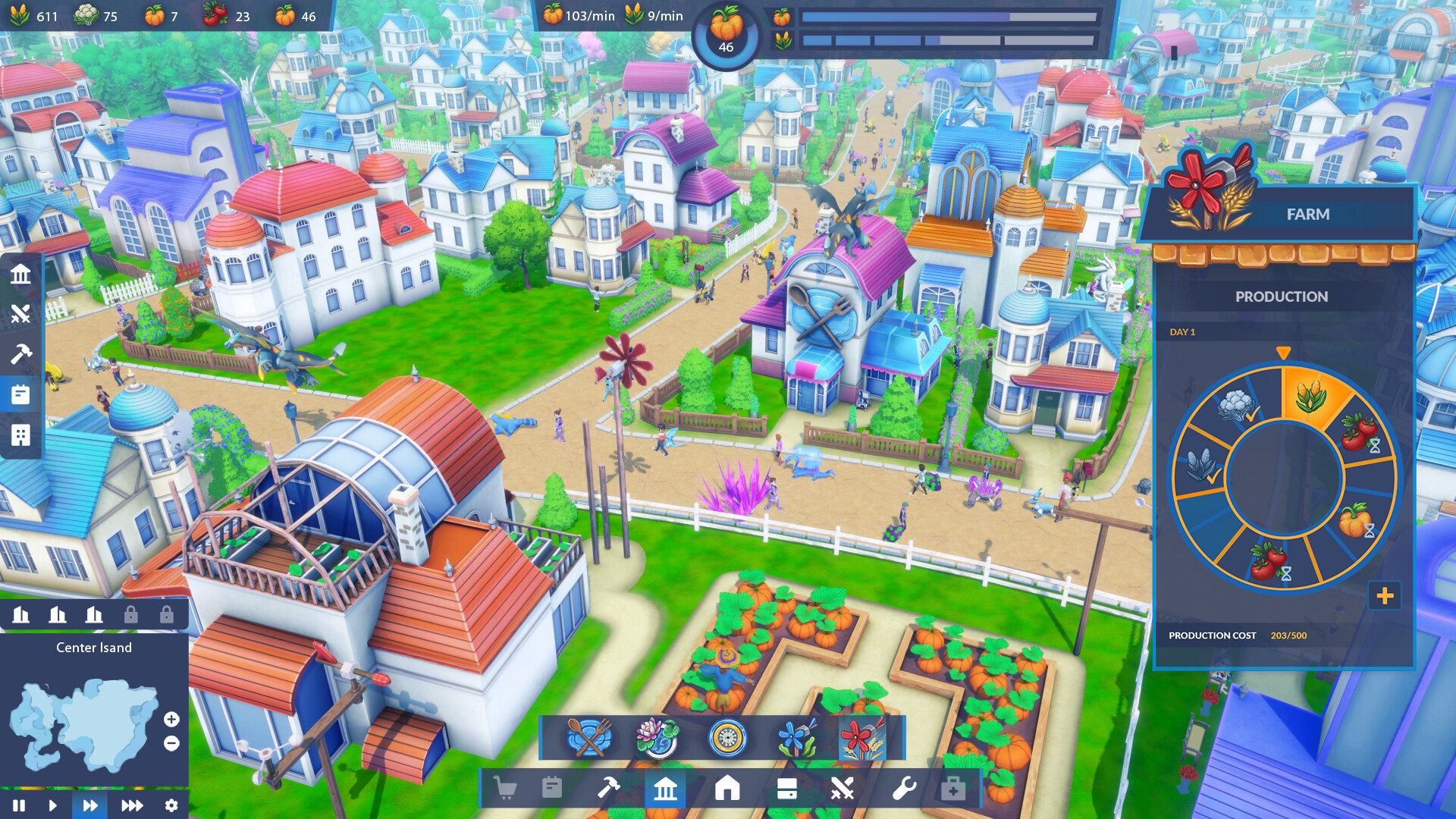Screen dimensions: 1456x819
Task: Open the hammer construction tool in bottom toolbar
Action: tap(607, 789)
